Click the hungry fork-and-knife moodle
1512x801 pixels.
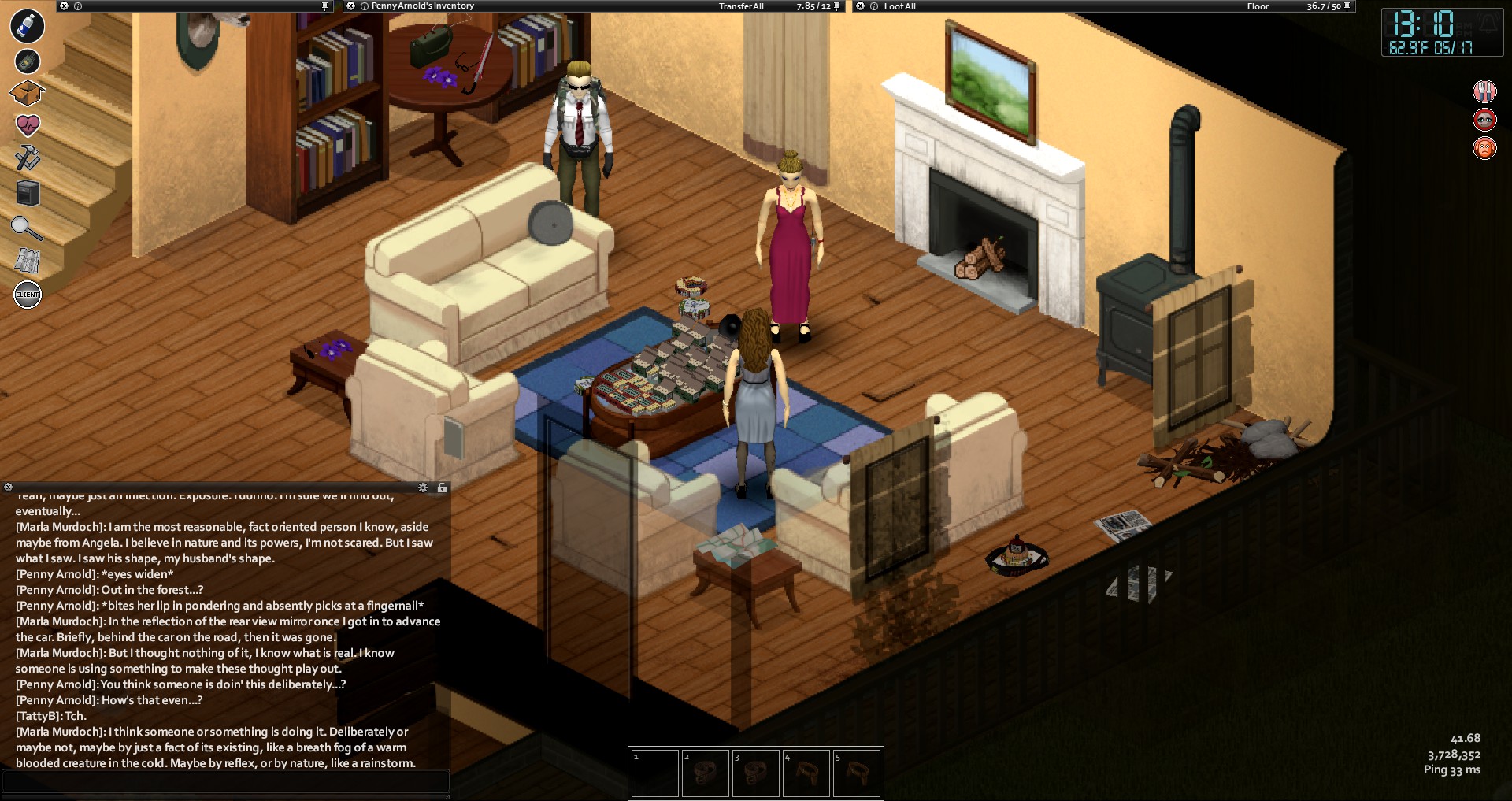[x=1484, y=91]
